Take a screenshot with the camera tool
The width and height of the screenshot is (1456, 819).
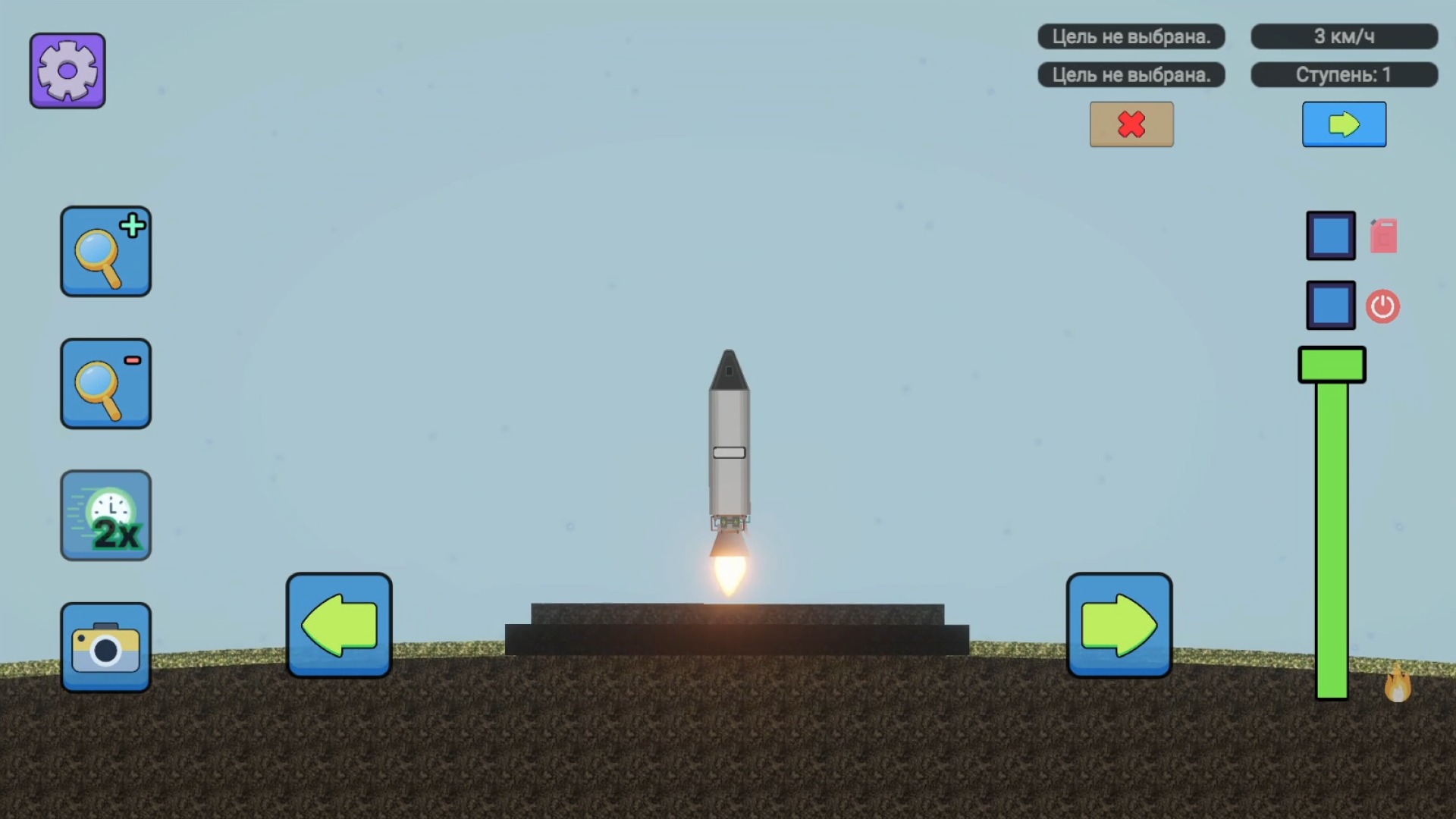click(x=105, y=648)
